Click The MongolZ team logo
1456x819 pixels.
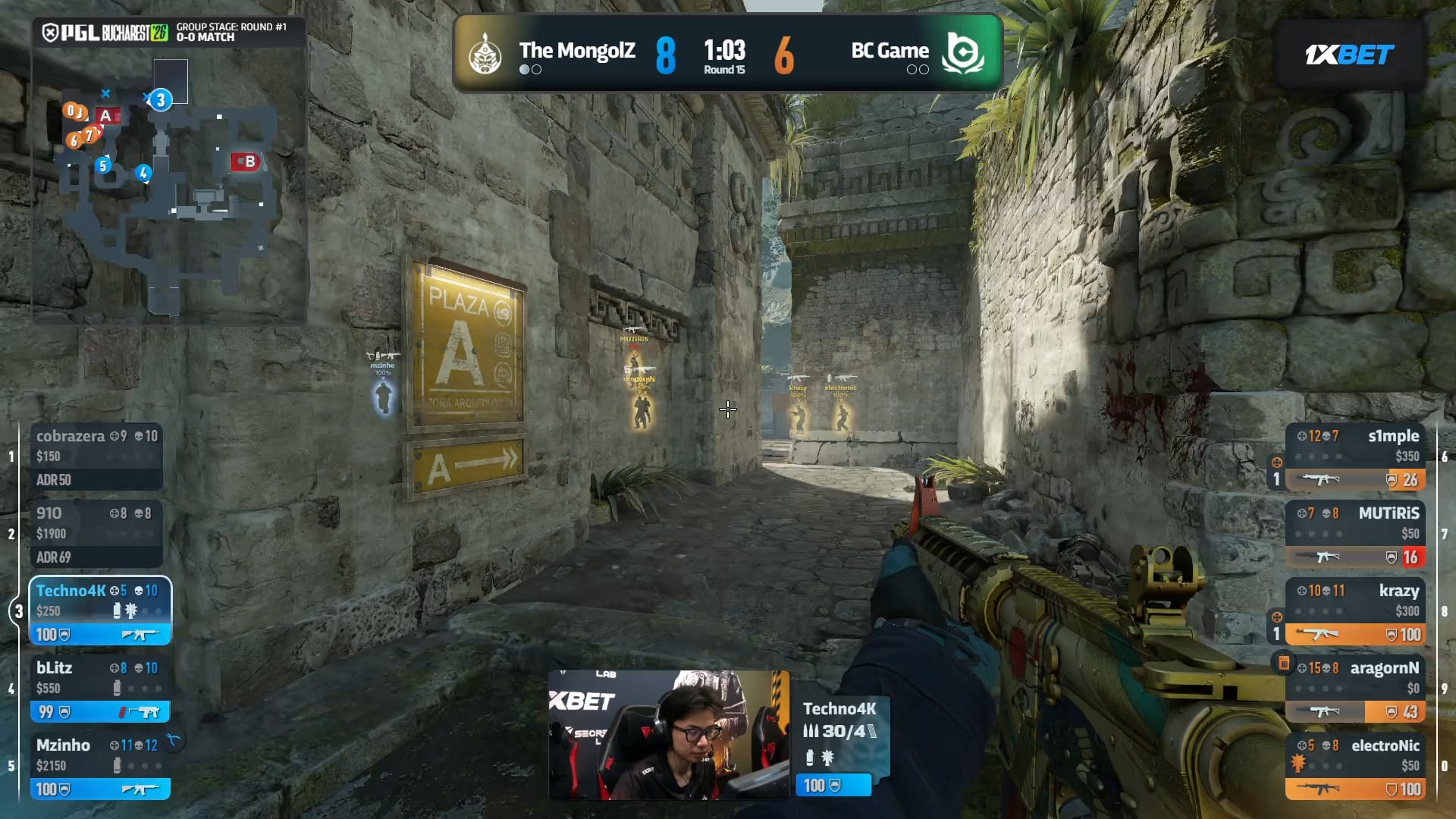pyautogui.click(x=485, y=54)
